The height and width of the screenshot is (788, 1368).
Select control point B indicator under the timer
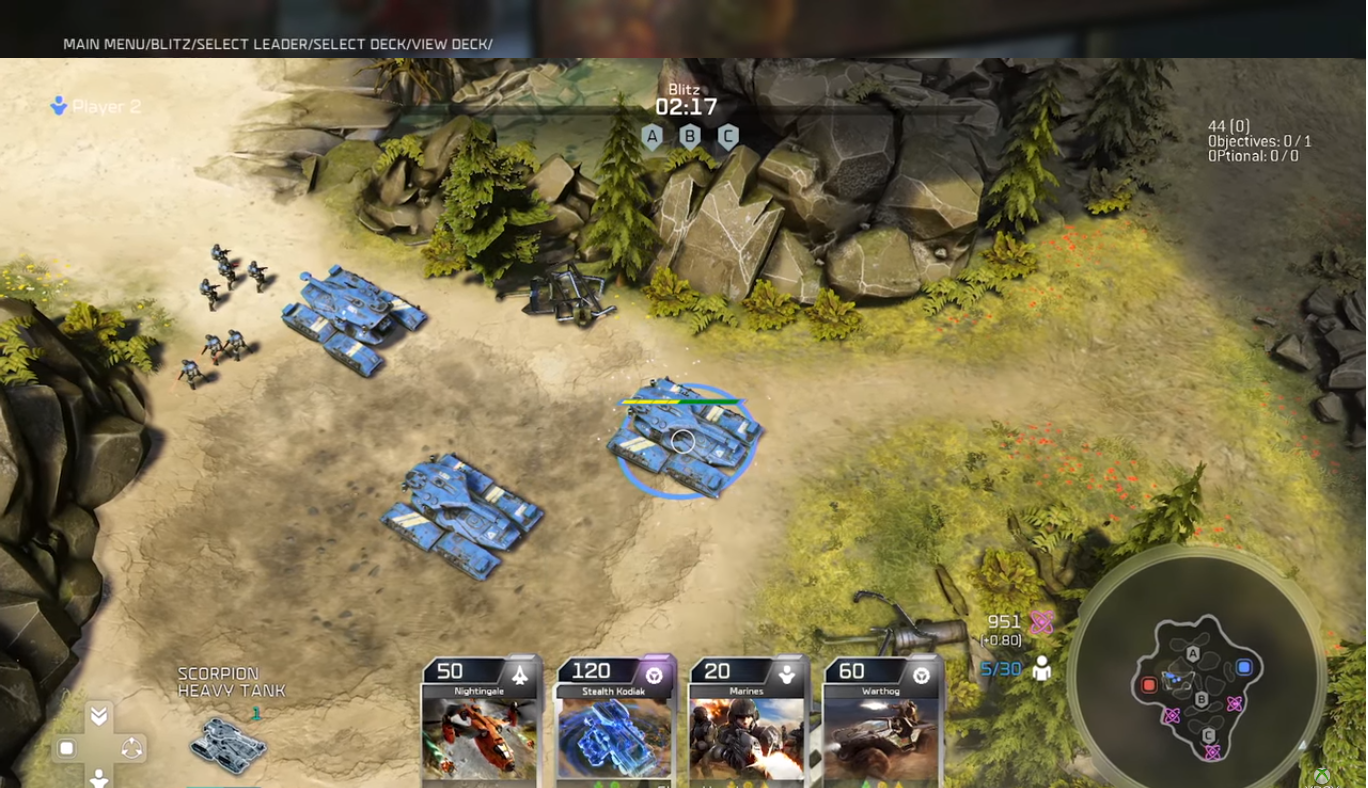690,136
